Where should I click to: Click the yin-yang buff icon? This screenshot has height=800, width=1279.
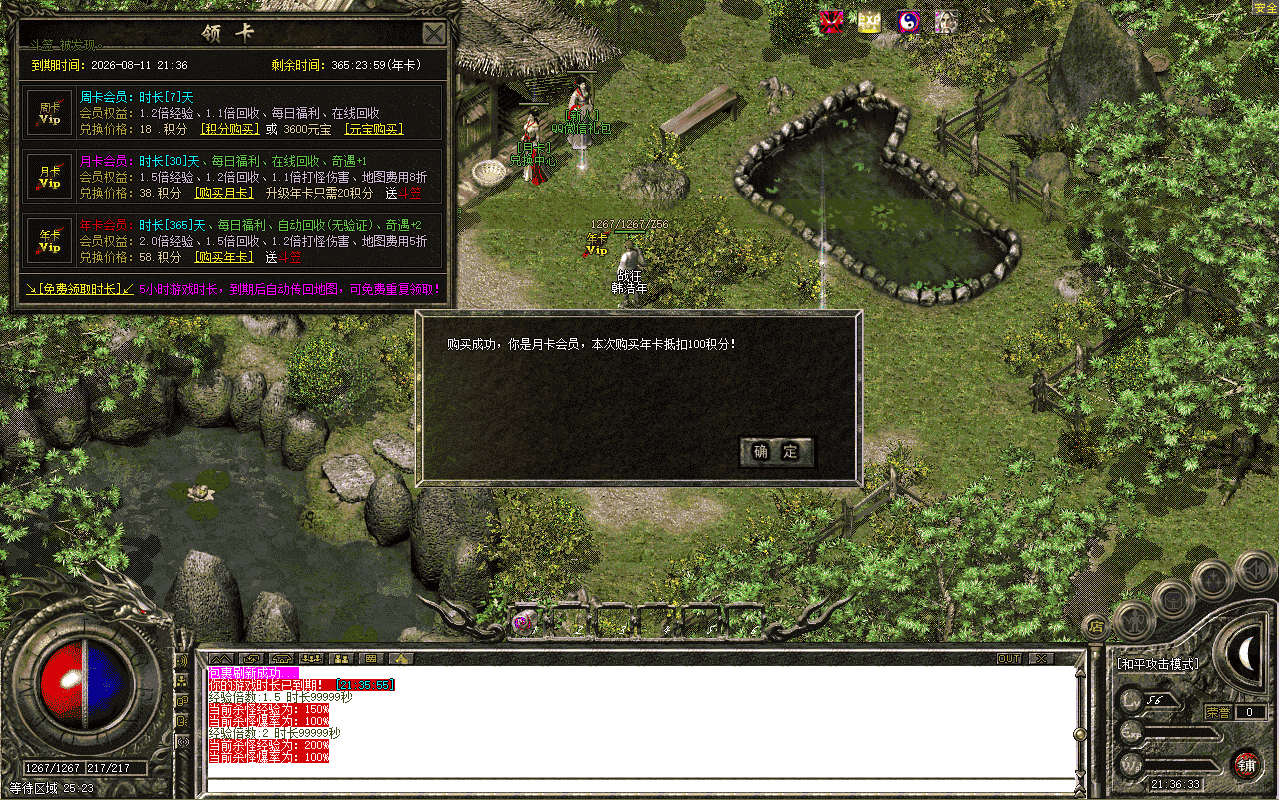(x=908, y=22)
